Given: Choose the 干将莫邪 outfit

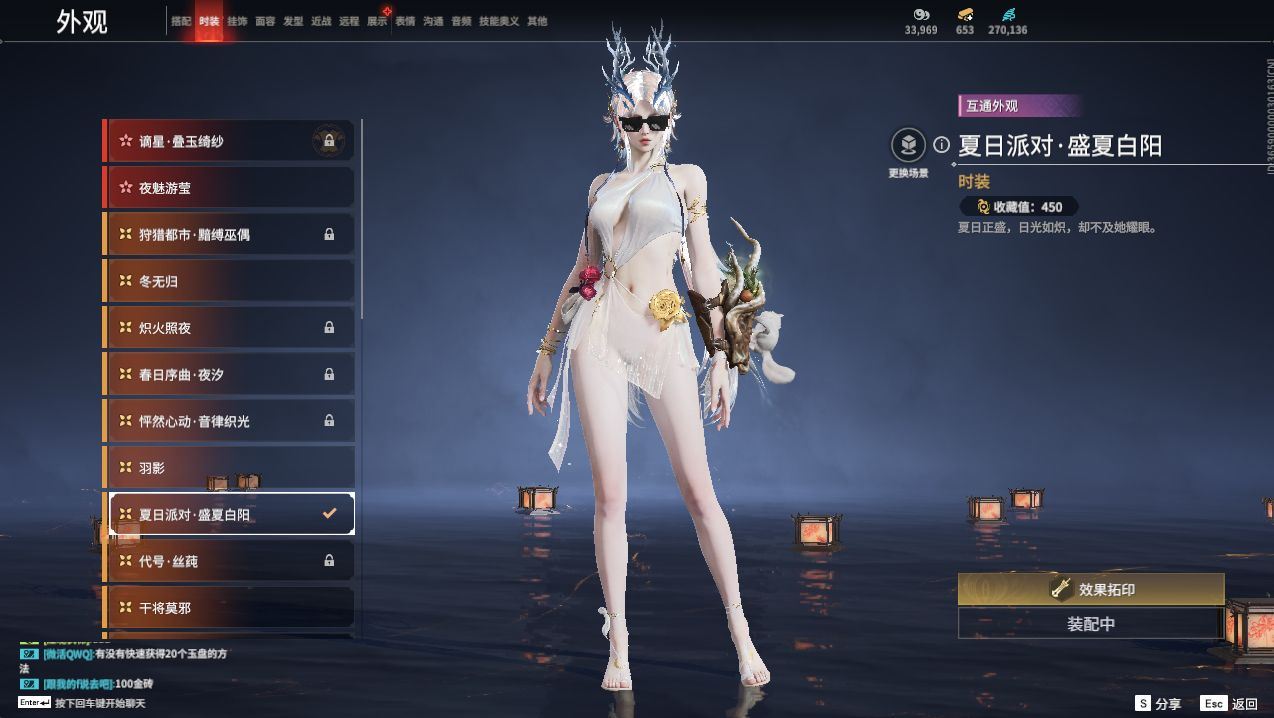Looking at the screenshot, I should pyautogui.click(x=229, y=608).
